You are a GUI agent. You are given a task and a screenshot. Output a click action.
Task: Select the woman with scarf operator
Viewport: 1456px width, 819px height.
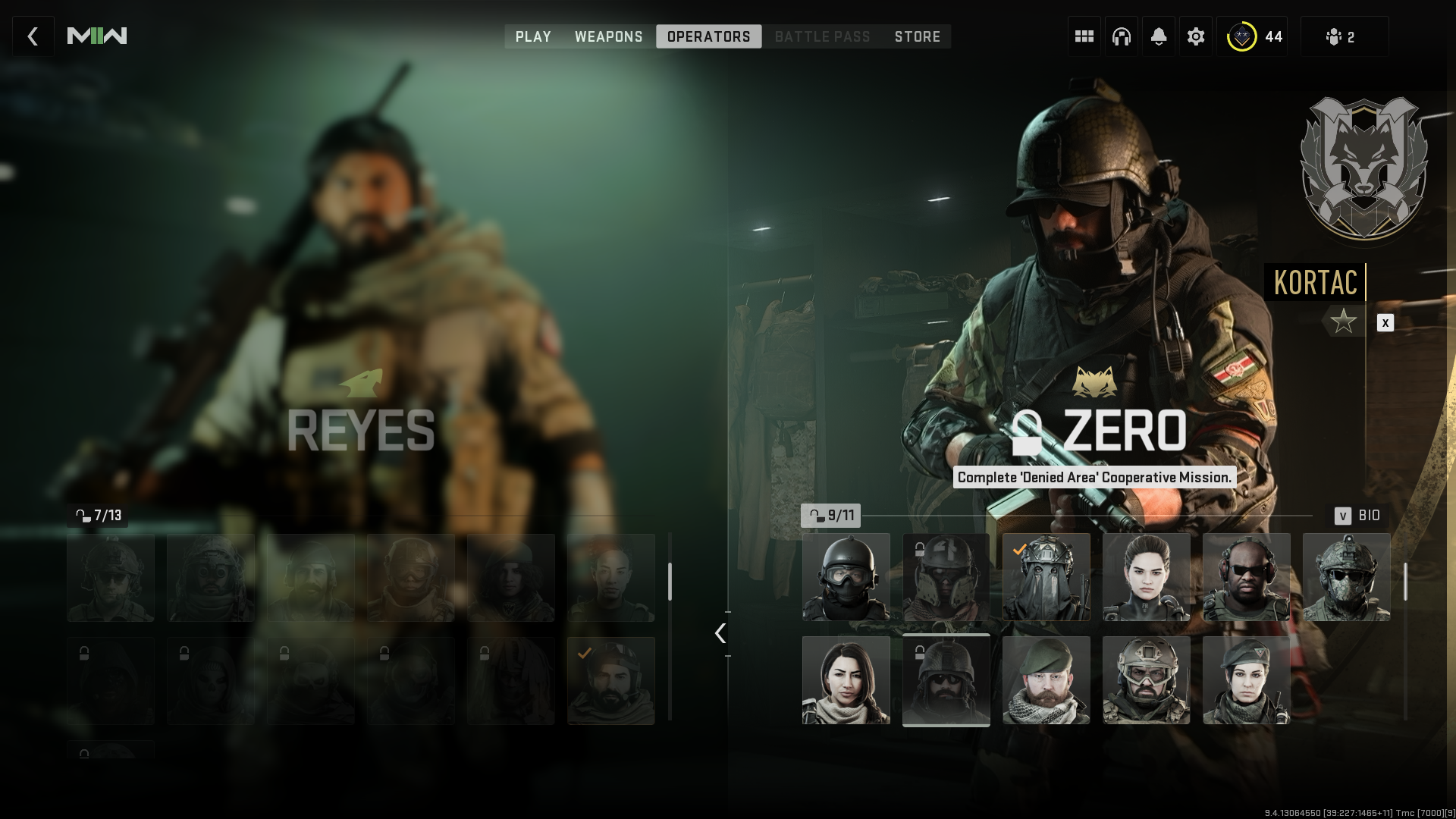(846, 680)
